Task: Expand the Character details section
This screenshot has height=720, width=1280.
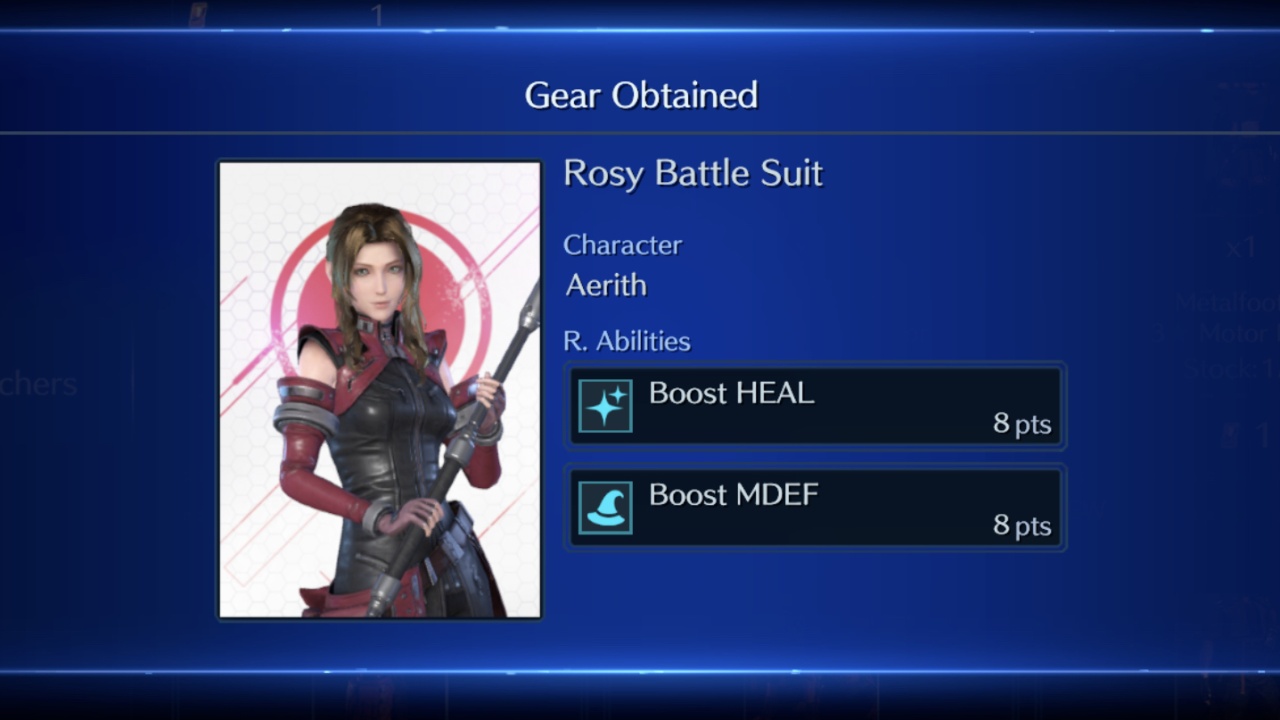Action: point(623,245)
